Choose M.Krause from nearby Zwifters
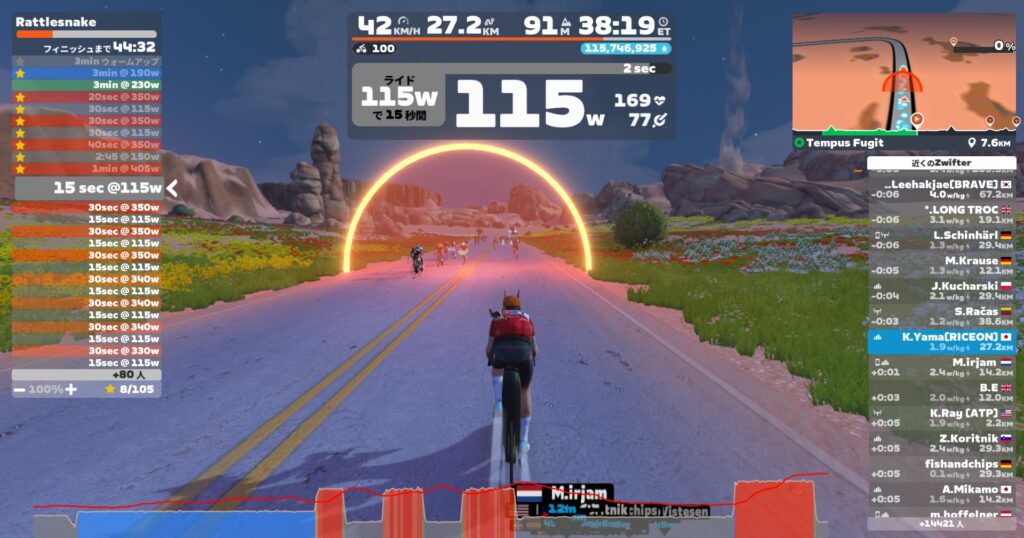 pyautogui.click(x=941, y=262)
